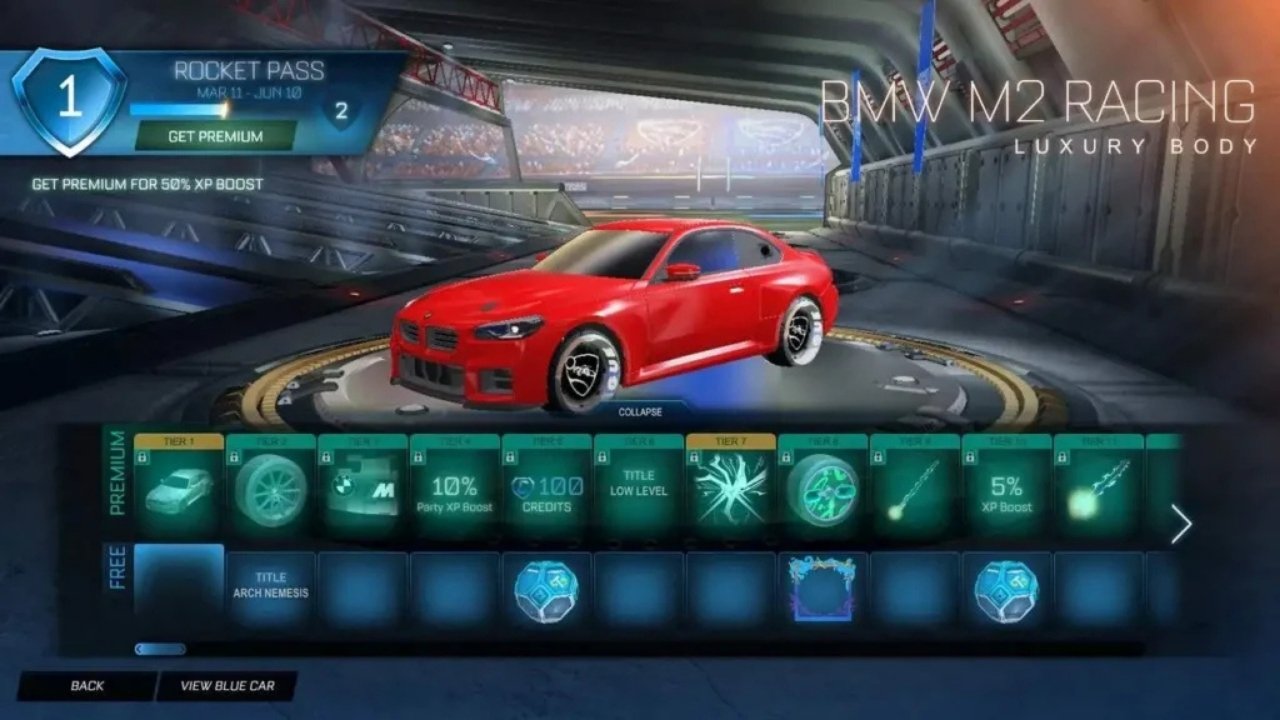Select View Blue Car
This screenshot has width=1280, height=720.
click(x=226, y=686)
